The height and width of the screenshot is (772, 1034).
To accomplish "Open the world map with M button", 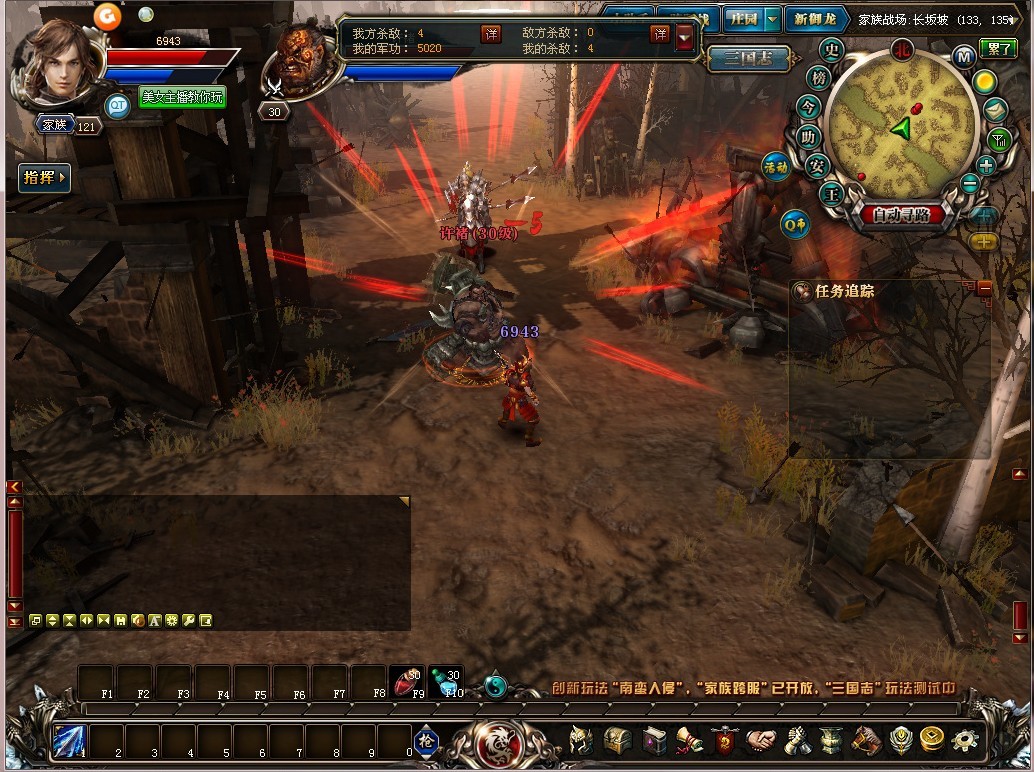I will (x=964, y=57).
